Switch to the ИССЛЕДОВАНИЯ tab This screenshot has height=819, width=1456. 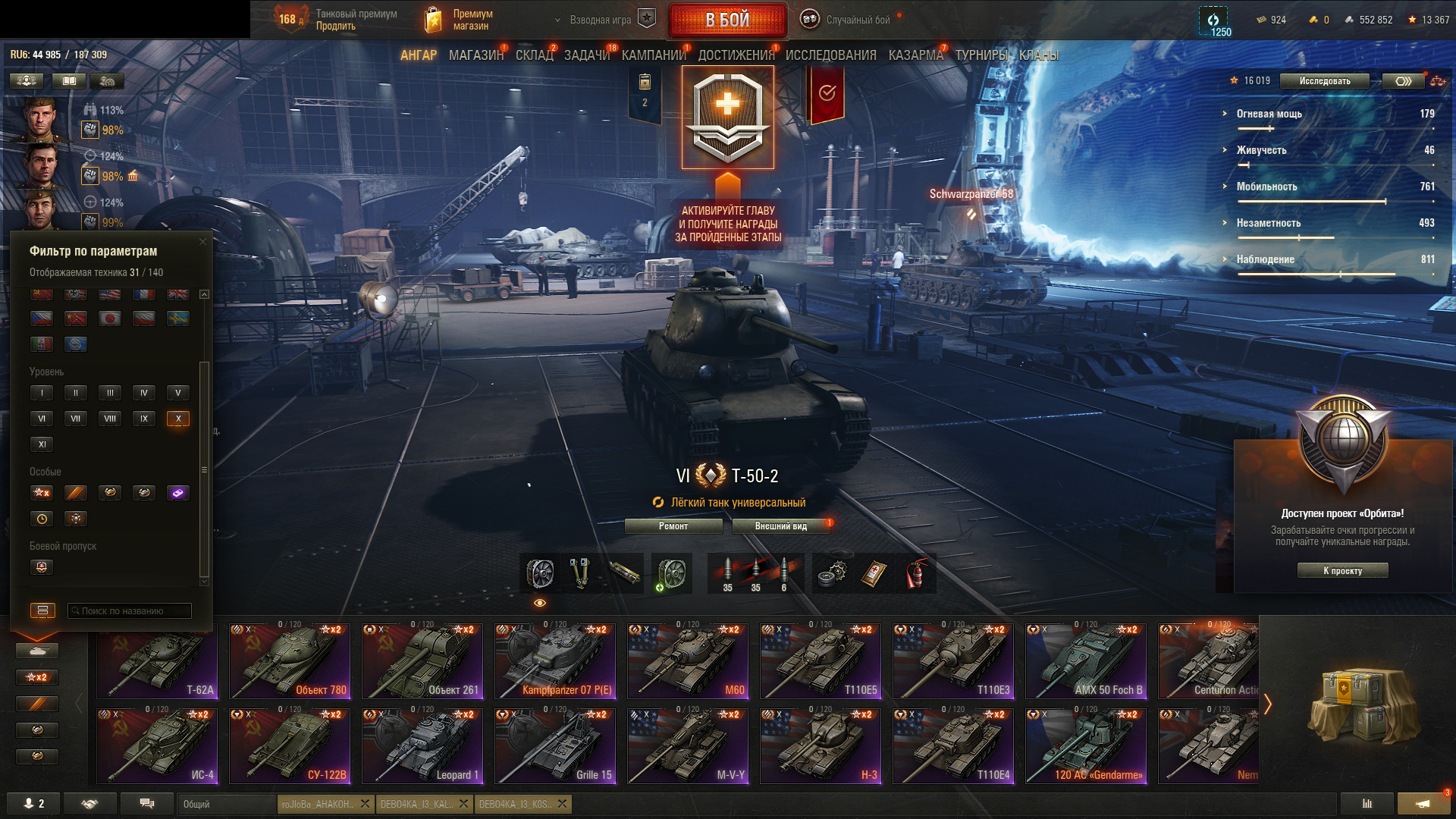[x=830, y=55]
